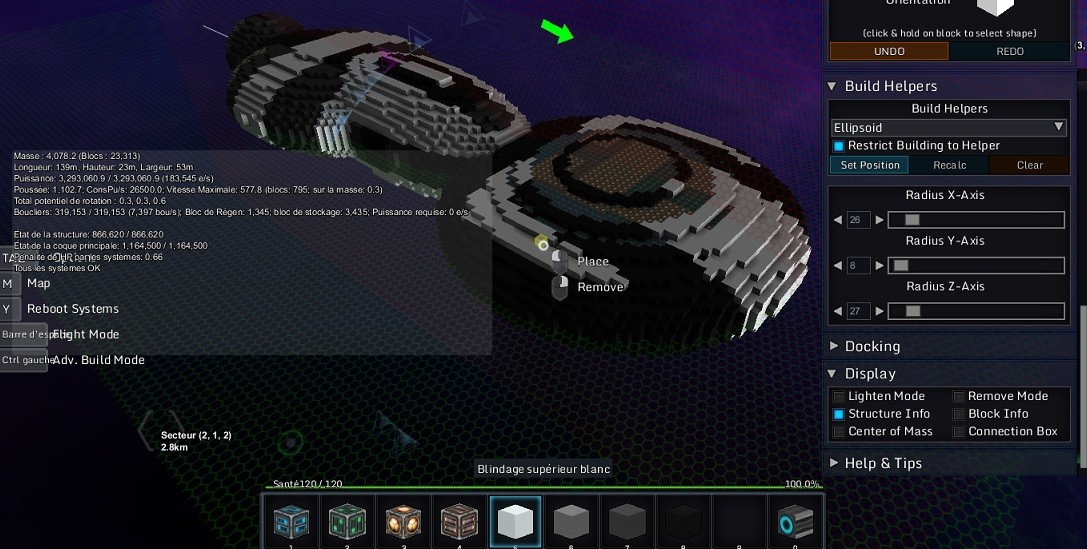Toggle Restrict Building to Helper checkbox
This screenshot has width=1087, height=549.
coord(839,146)
